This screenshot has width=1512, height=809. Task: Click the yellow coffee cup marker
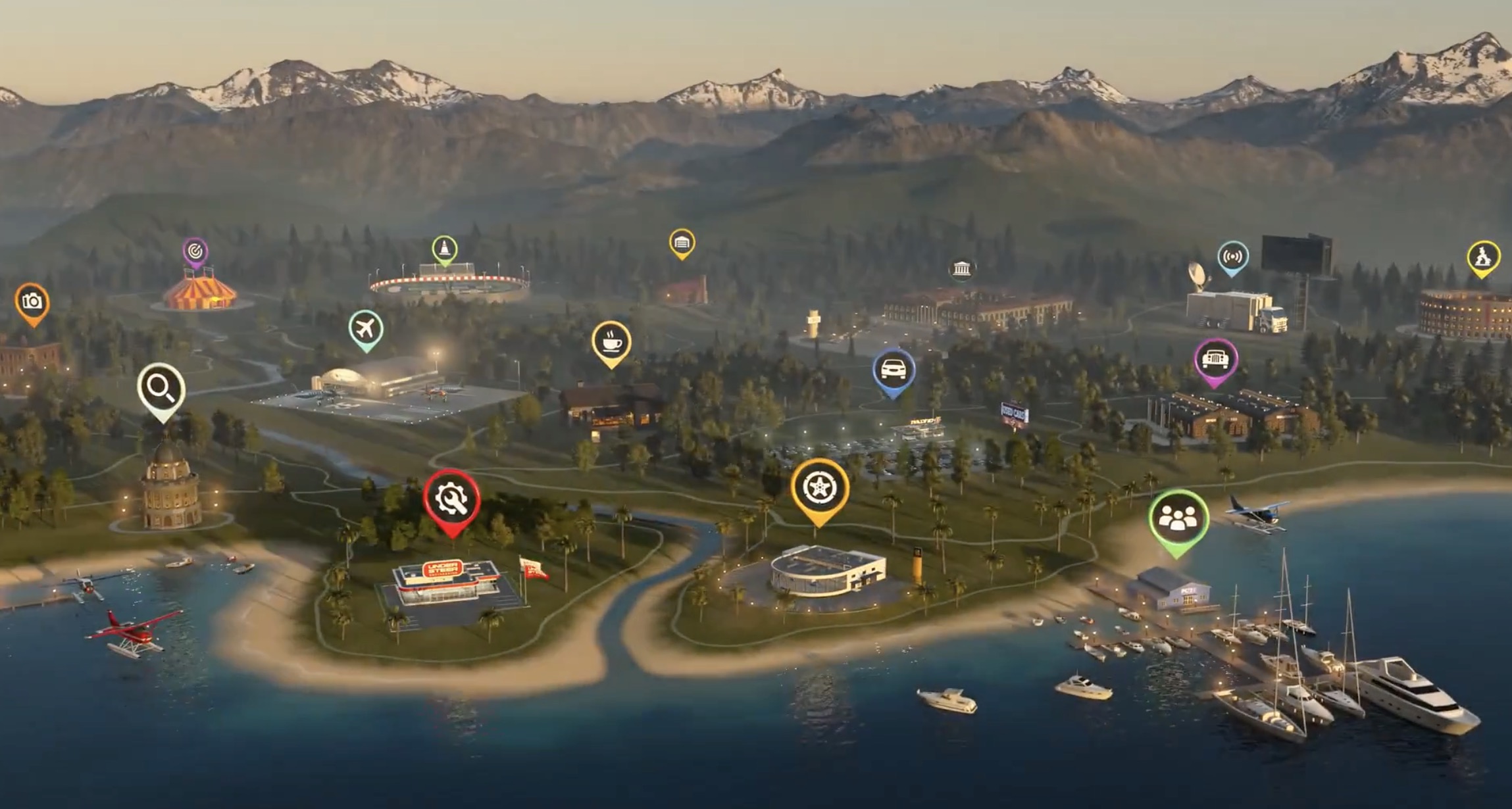coord(611,341)
